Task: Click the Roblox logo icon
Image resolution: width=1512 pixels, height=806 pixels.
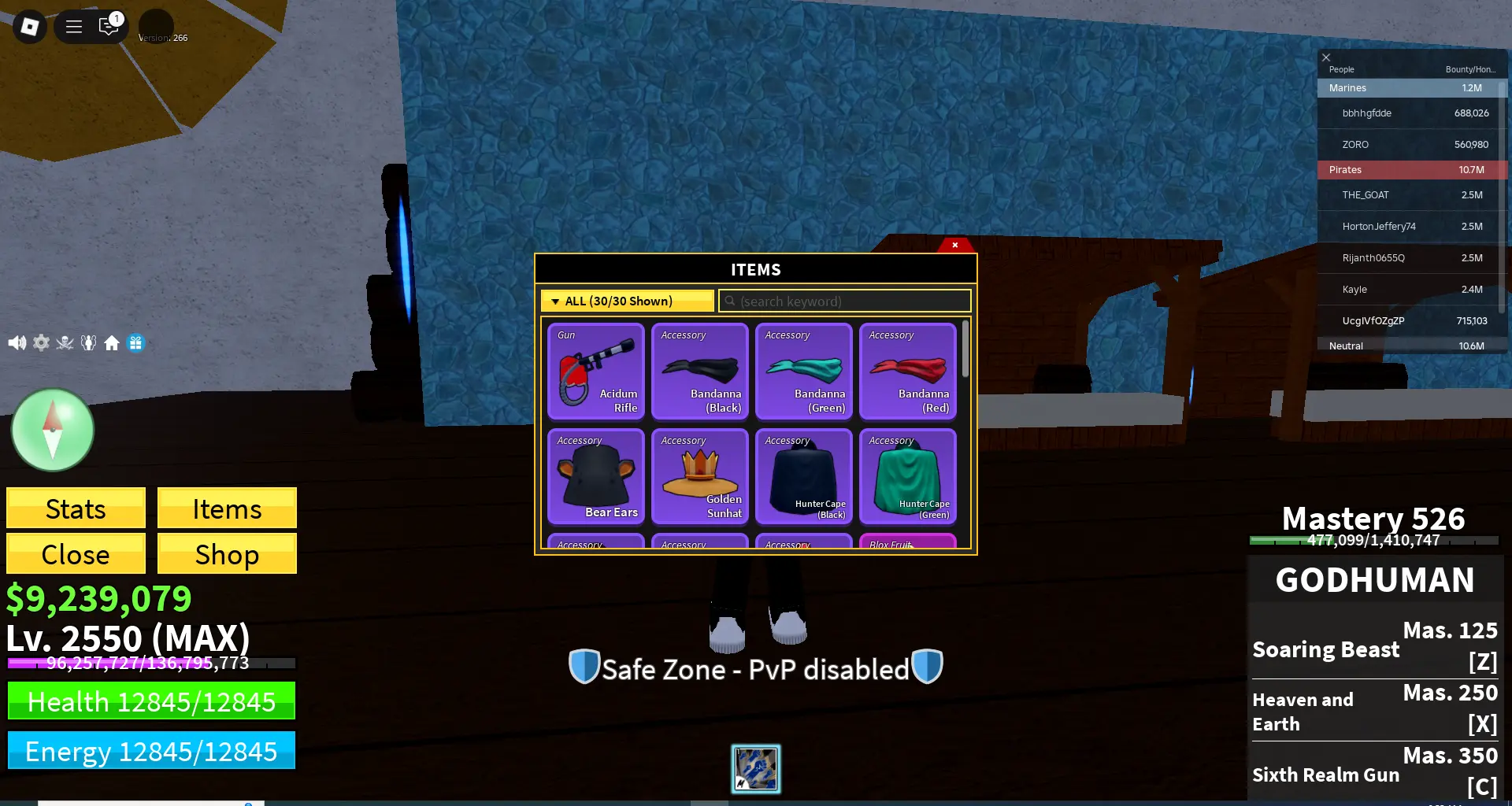Action: click(x=29, y=26)
